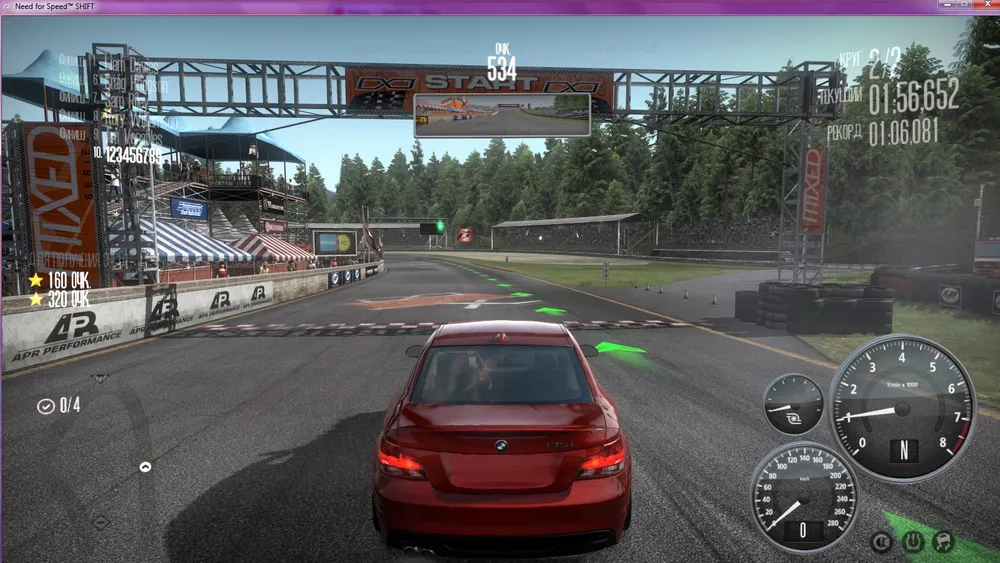Click the leftmost driving assist icon

[881, 542]
